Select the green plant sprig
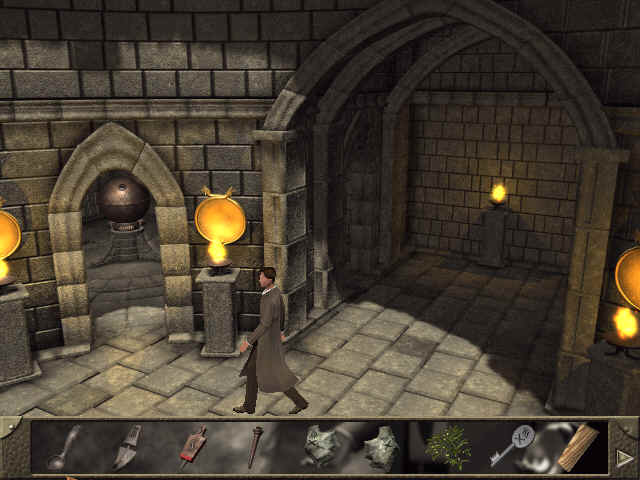Screen dimensions: 640x480 tap(447, 447)
